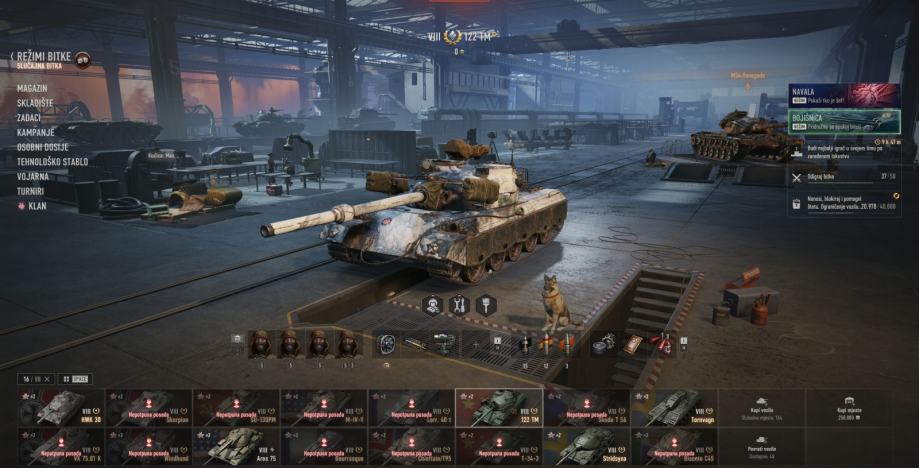Screen dimensions: 919x468
Task: Open Tehnološko stablo tech tree
Action: [x=52, y=161]
